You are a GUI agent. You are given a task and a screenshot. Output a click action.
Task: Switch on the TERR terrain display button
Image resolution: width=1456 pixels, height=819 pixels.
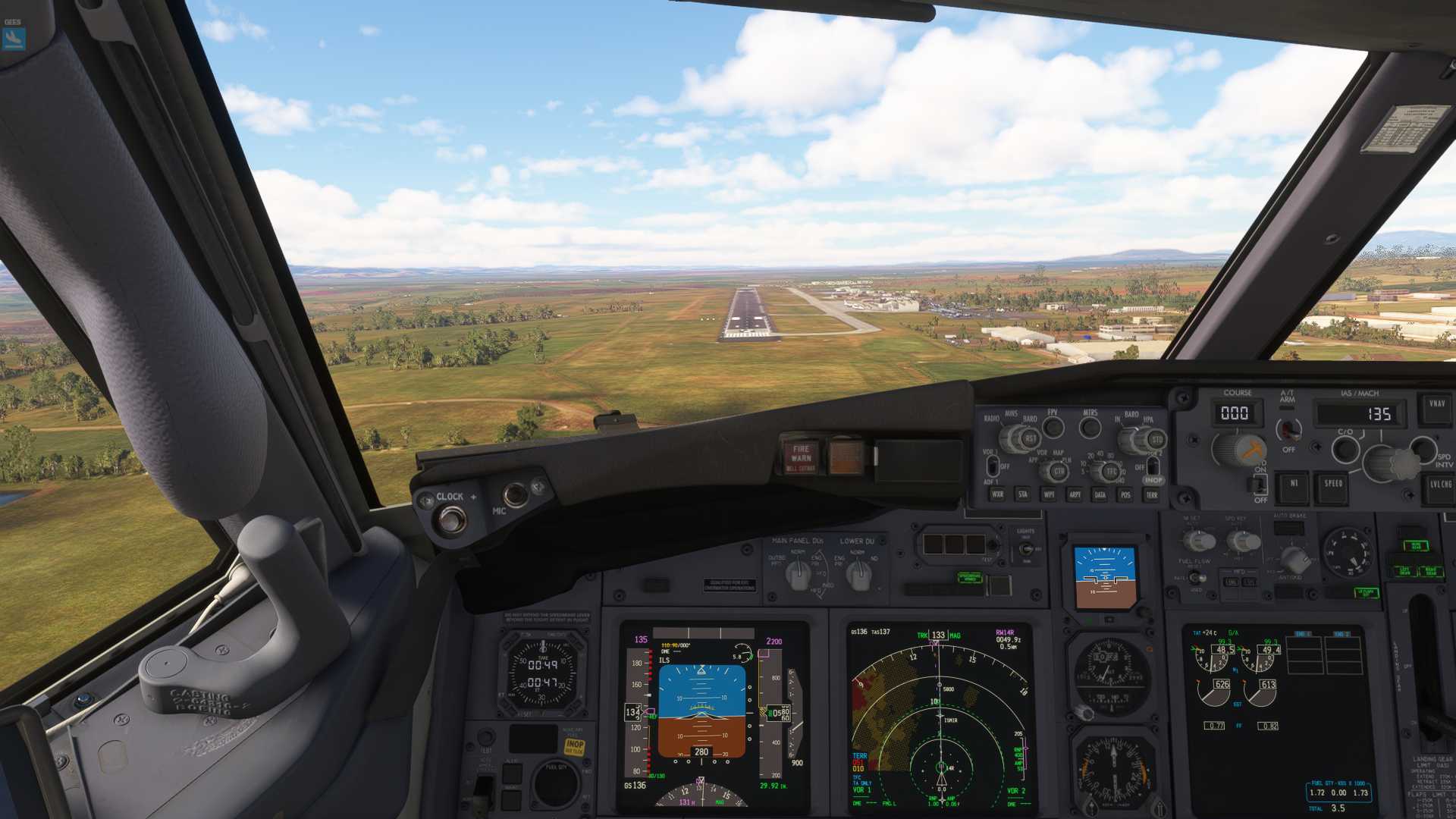(1152, 494)
